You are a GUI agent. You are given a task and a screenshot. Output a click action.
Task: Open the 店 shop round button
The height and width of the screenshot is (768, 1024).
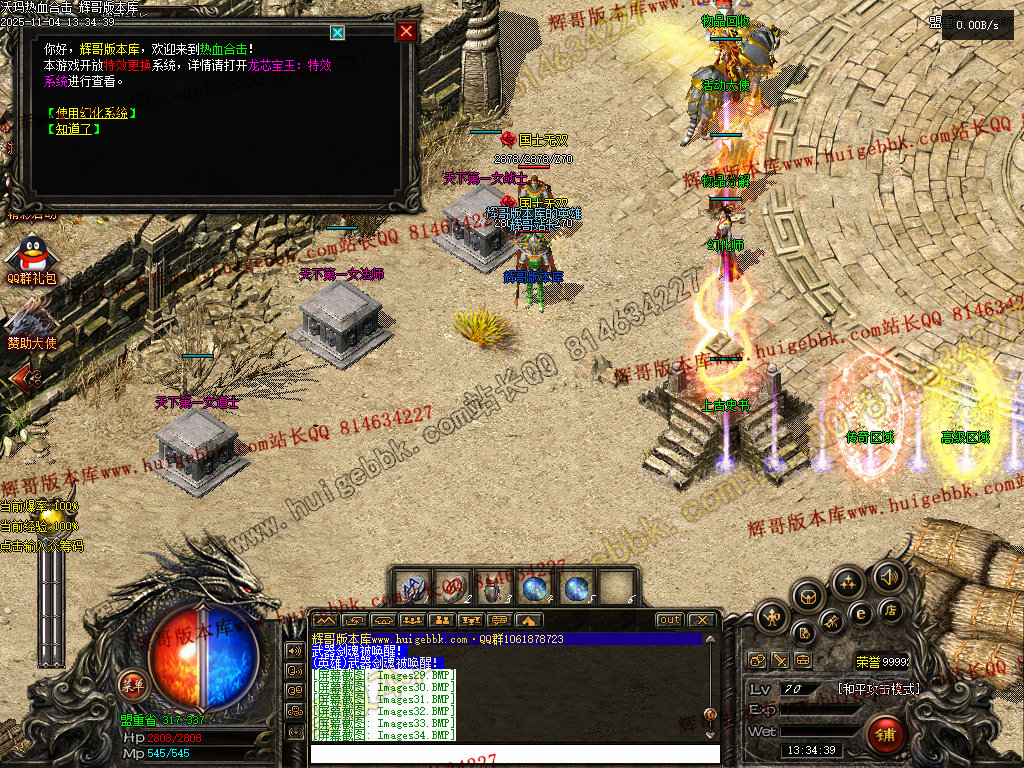click(889, 610)
